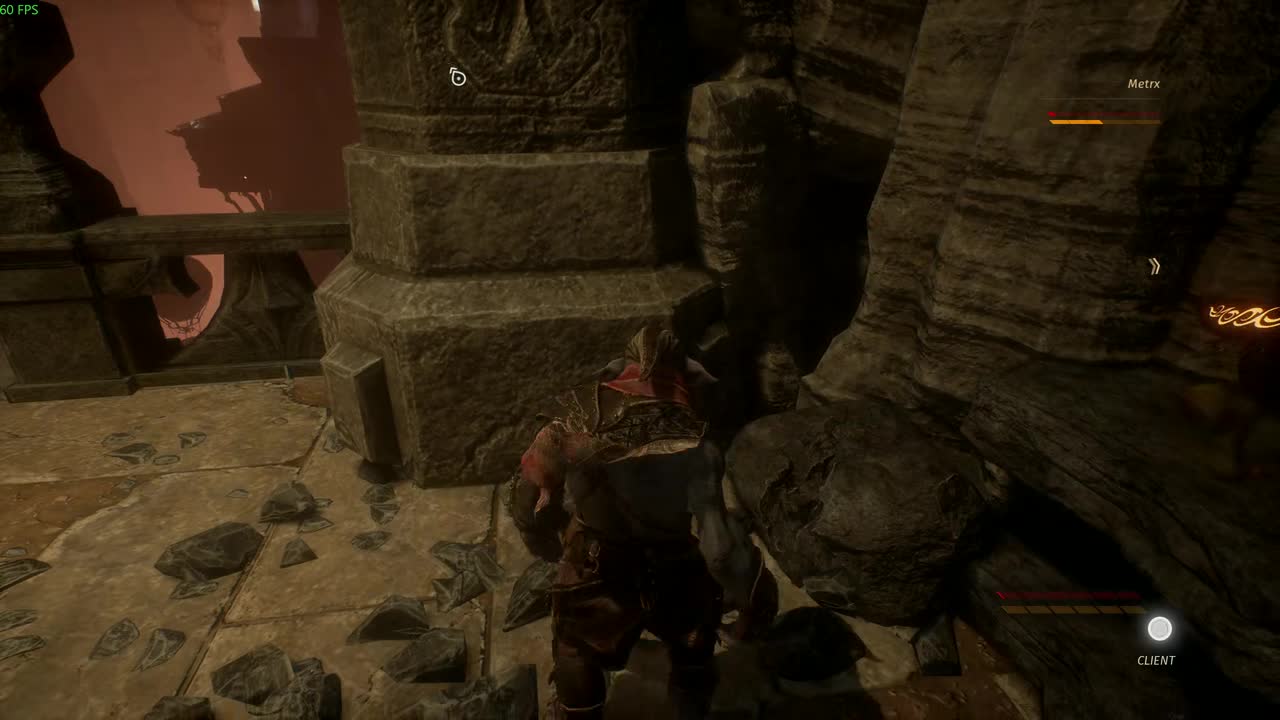
Task: Click the glowing white CLIENT orb indicator
Action: point(1158,628)
